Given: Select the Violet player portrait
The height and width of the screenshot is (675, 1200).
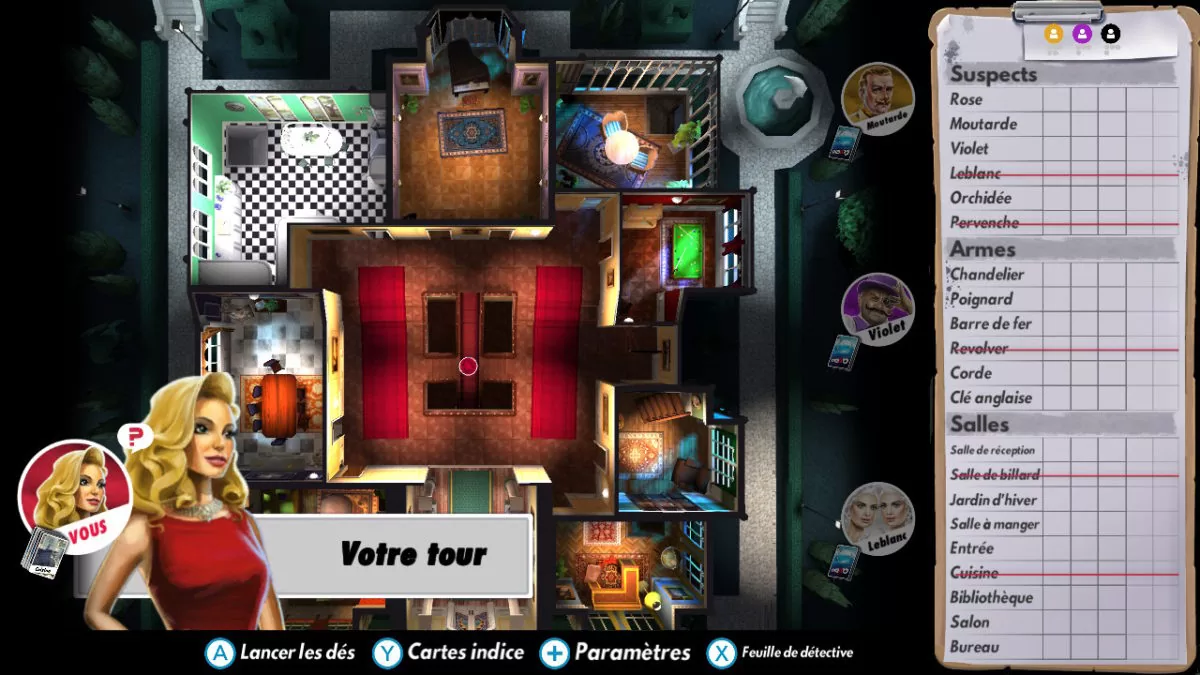Looking at the screenshot, I should 877,307.
